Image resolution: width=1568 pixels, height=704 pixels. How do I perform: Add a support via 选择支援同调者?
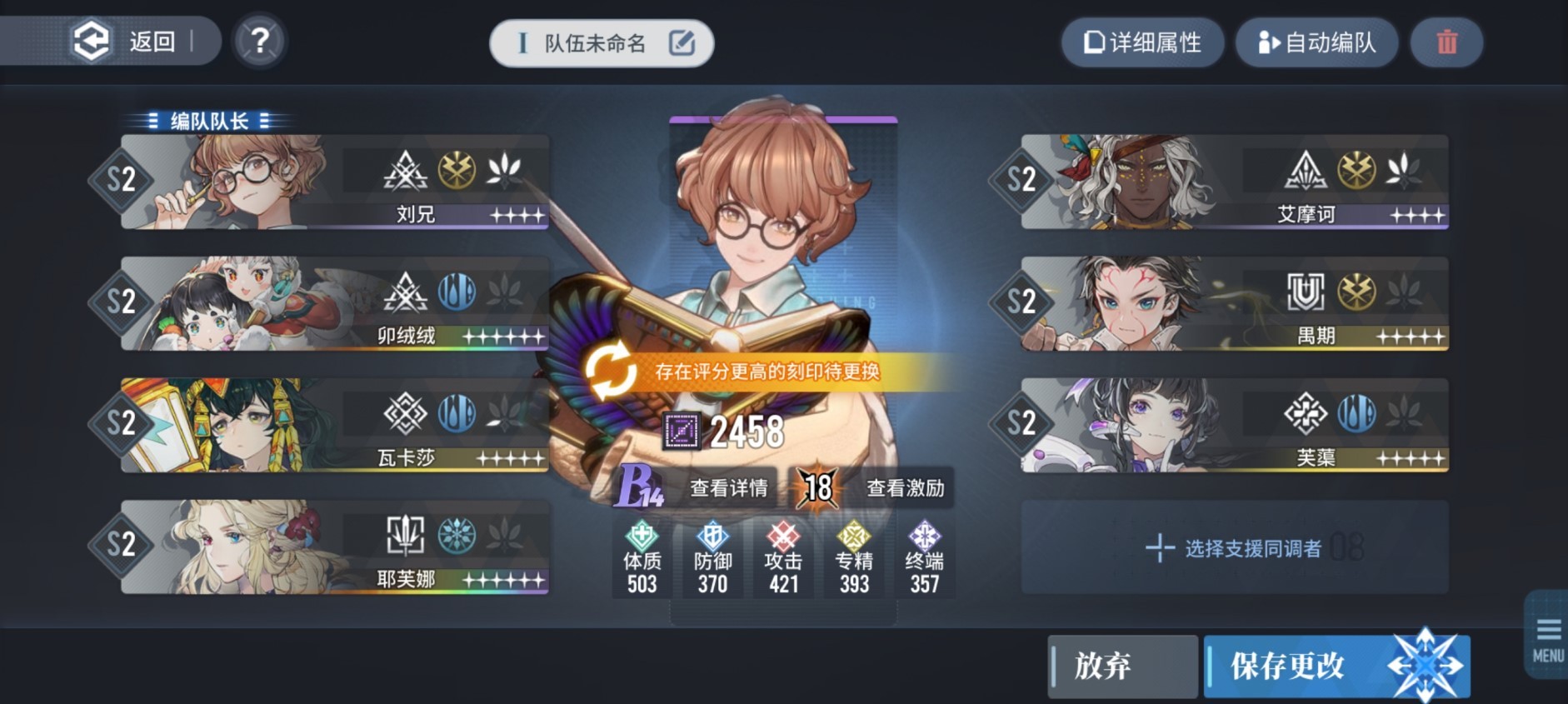click(1235, 547)
